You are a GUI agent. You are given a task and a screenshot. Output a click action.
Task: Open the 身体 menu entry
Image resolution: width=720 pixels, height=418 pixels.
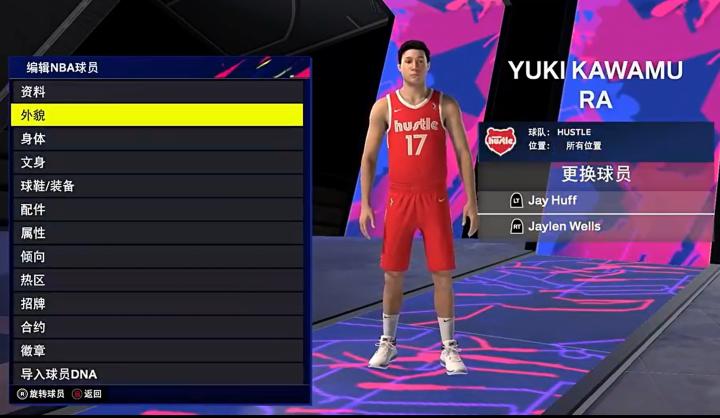pyautogui.click(x=157, y=138)
